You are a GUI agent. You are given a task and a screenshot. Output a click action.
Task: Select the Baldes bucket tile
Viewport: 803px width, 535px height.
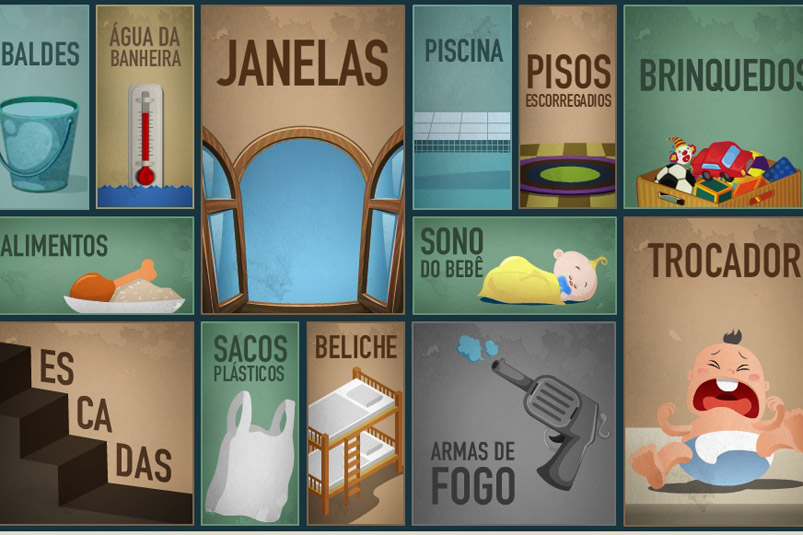click(43, 108)
